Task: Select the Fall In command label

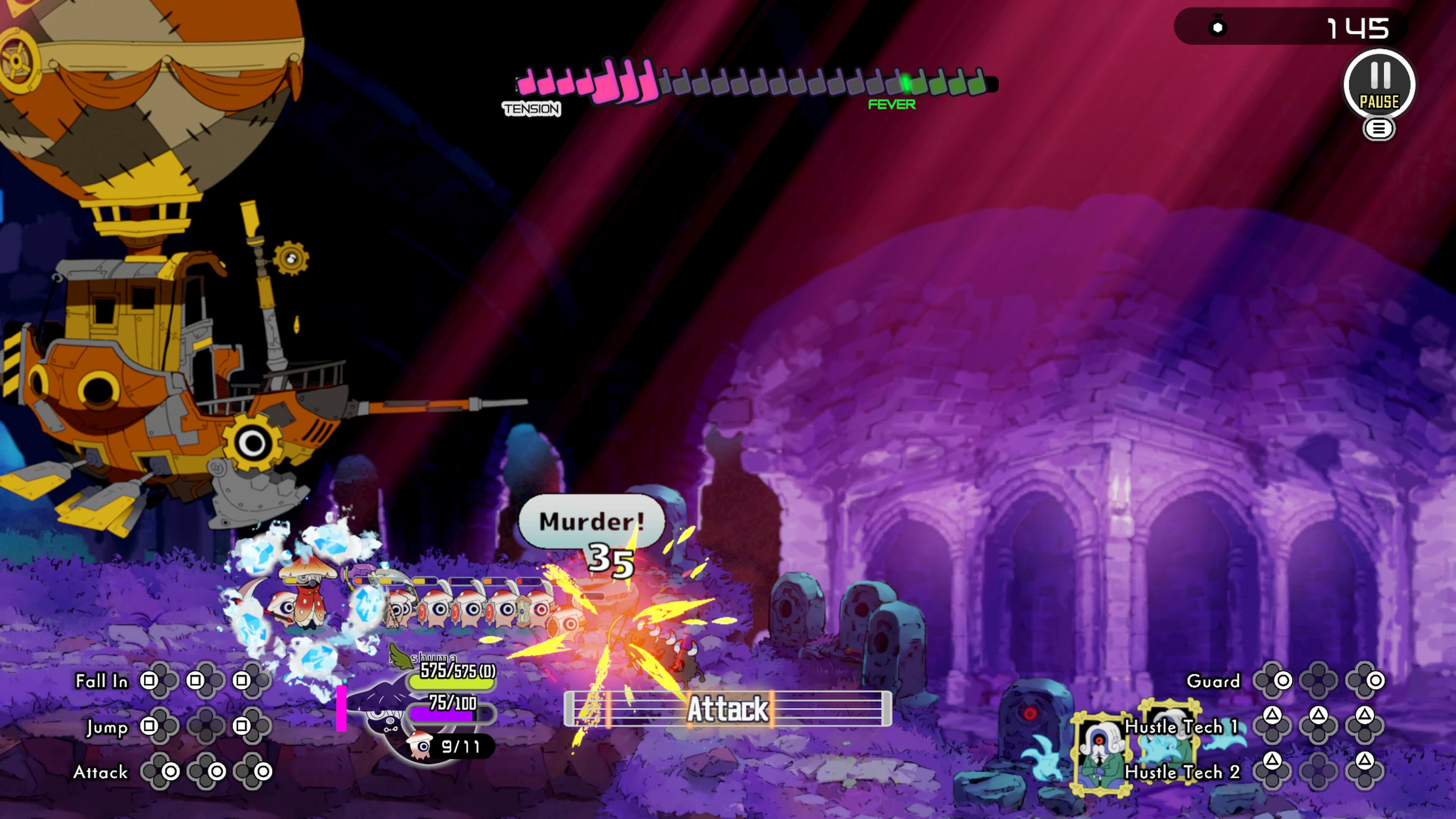Action: click(102, 681)
